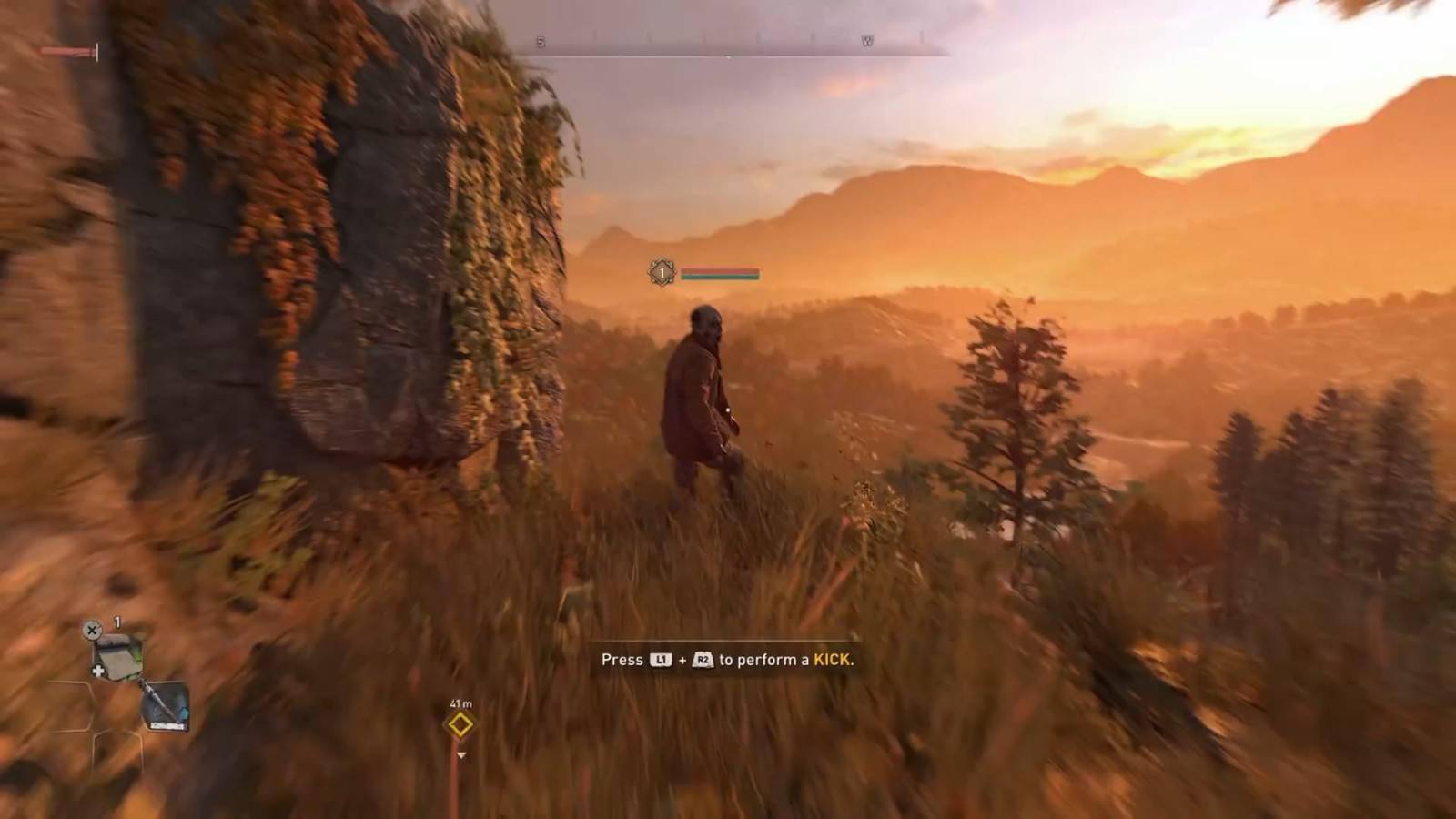This screenshot has height=819, width=1456.
Task: Click the compass bar at the top
Action: click(x=728, y=44)
